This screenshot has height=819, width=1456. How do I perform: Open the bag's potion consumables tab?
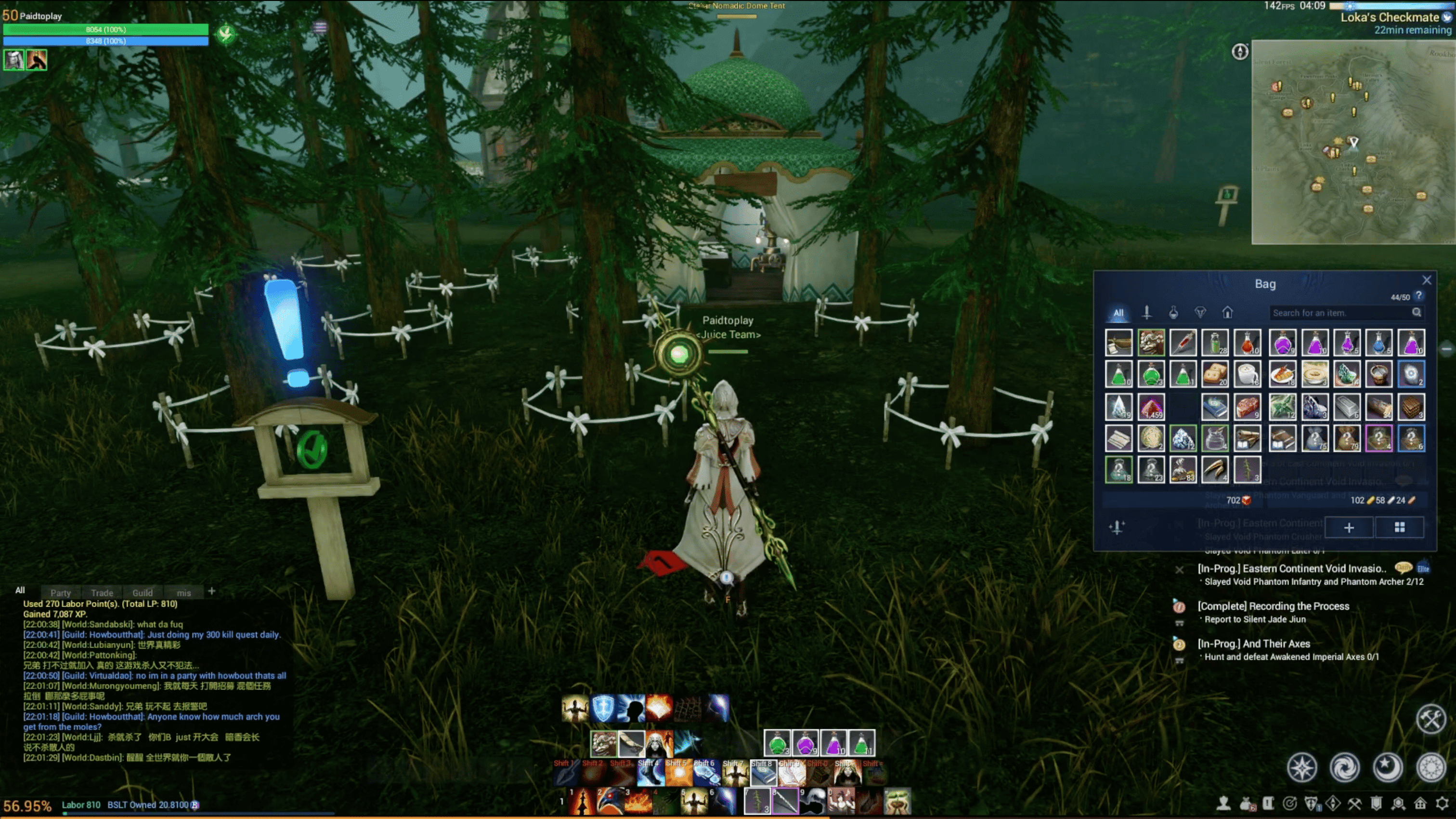[1173, 312]
